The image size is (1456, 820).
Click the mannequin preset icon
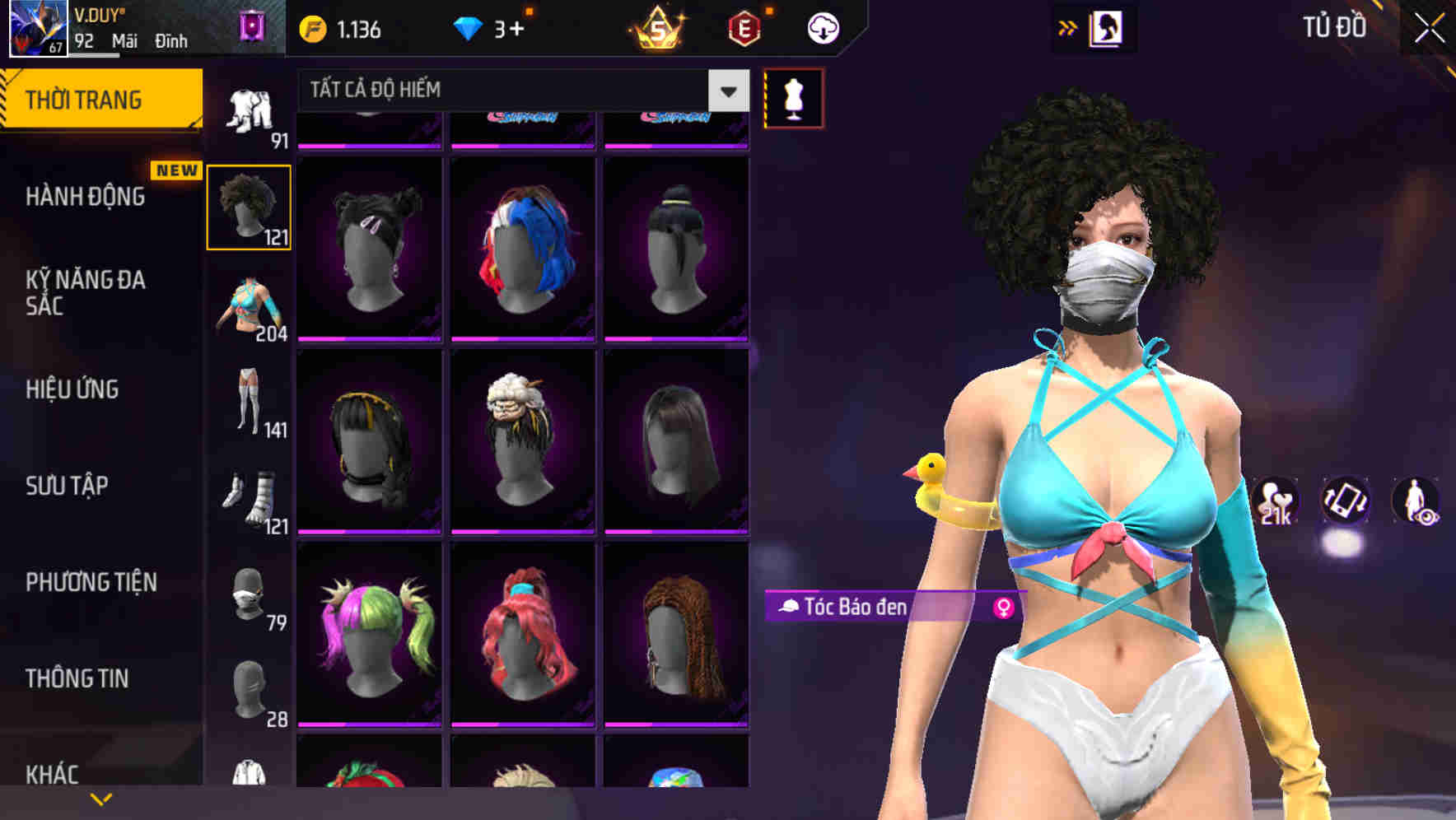(794, 97)
